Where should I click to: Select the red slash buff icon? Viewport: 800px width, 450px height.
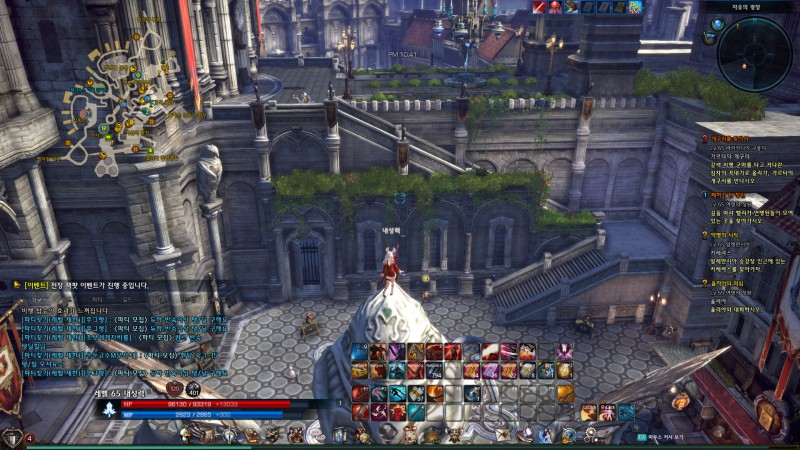pos(539,7)
